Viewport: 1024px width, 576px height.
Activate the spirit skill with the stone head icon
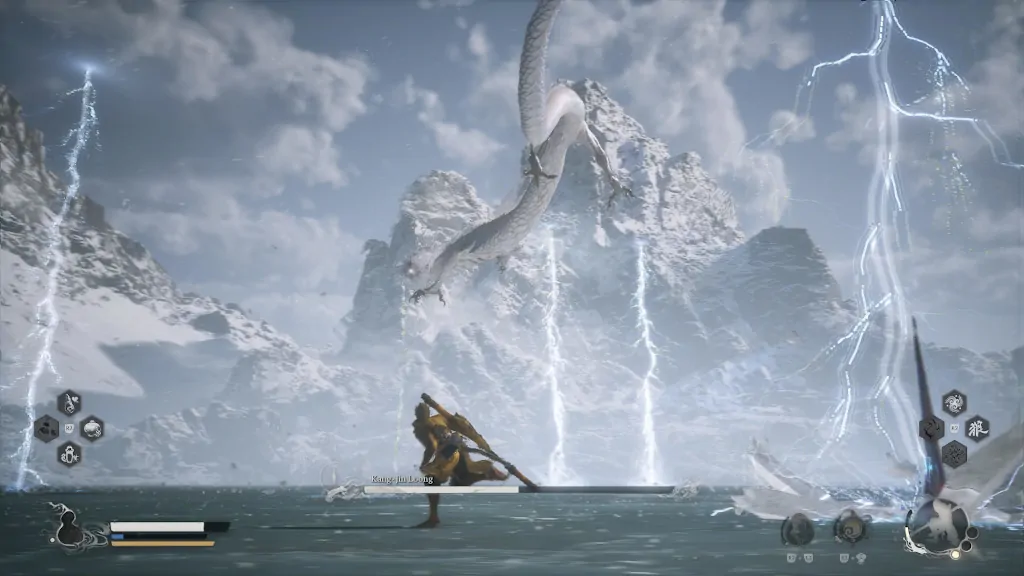point(797,529)
